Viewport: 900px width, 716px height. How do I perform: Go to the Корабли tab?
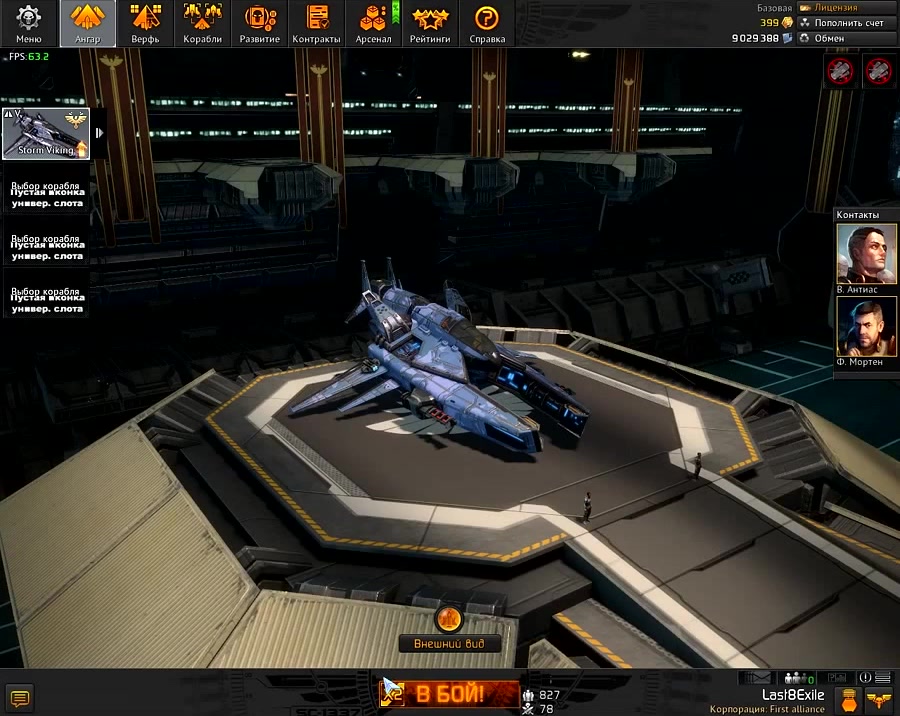pyautogui.click(x=203, y=23)
